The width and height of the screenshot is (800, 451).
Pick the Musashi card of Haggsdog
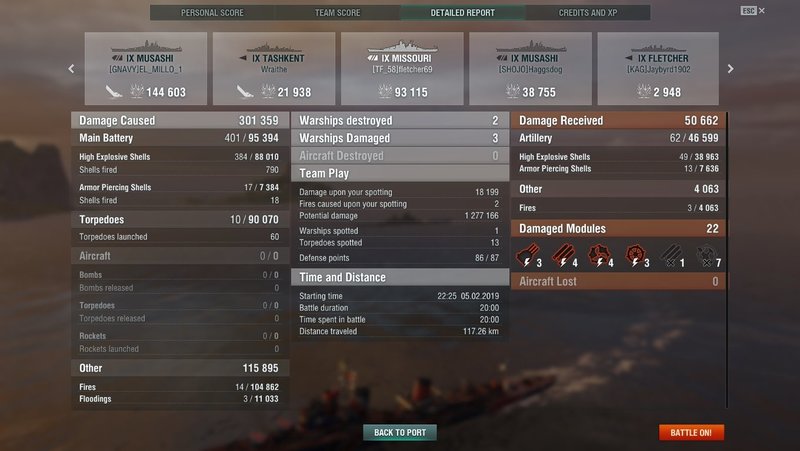[x=530, y=69]
